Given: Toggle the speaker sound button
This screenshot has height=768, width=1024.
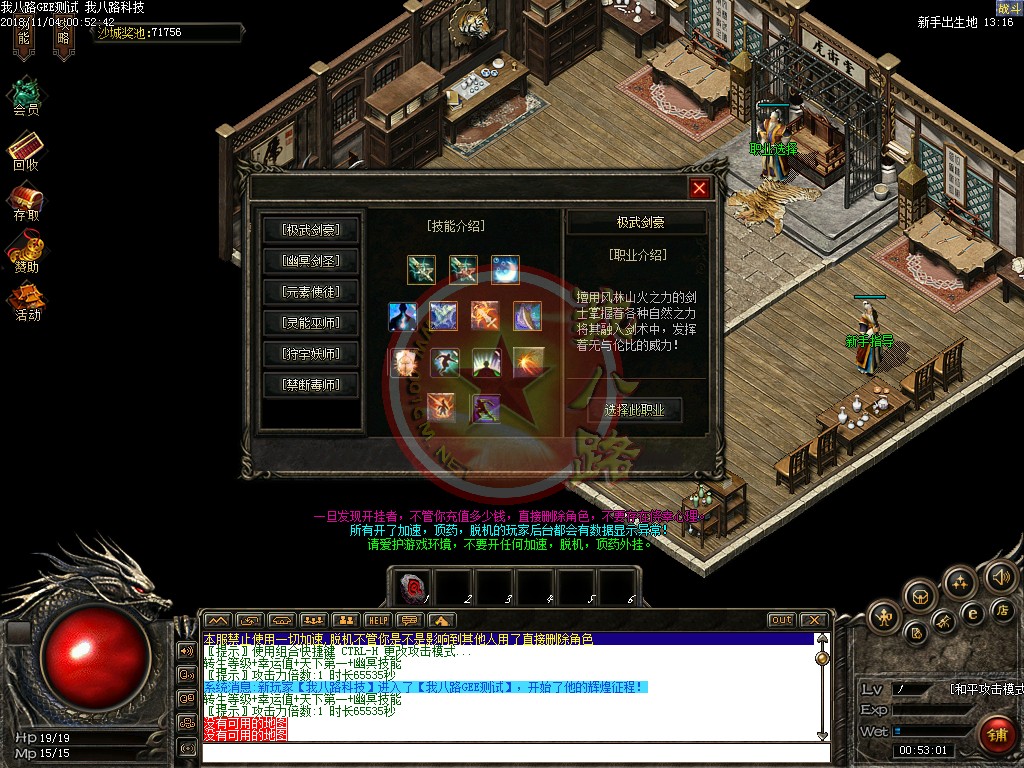Looking at the screenshot, I should click(1000, 575).
